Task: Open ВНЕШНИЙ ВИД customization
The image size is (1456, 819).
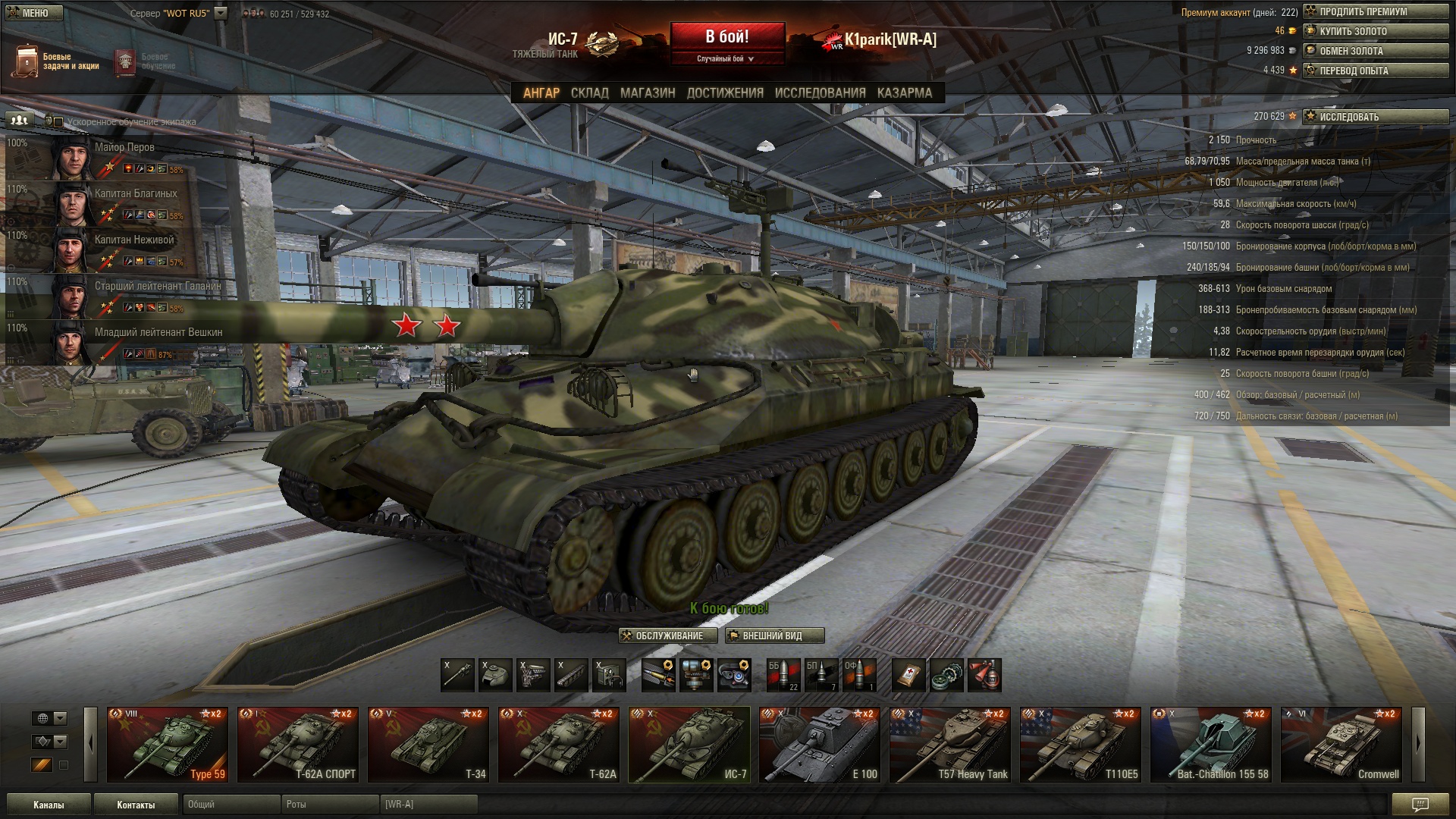Action: 774,635
